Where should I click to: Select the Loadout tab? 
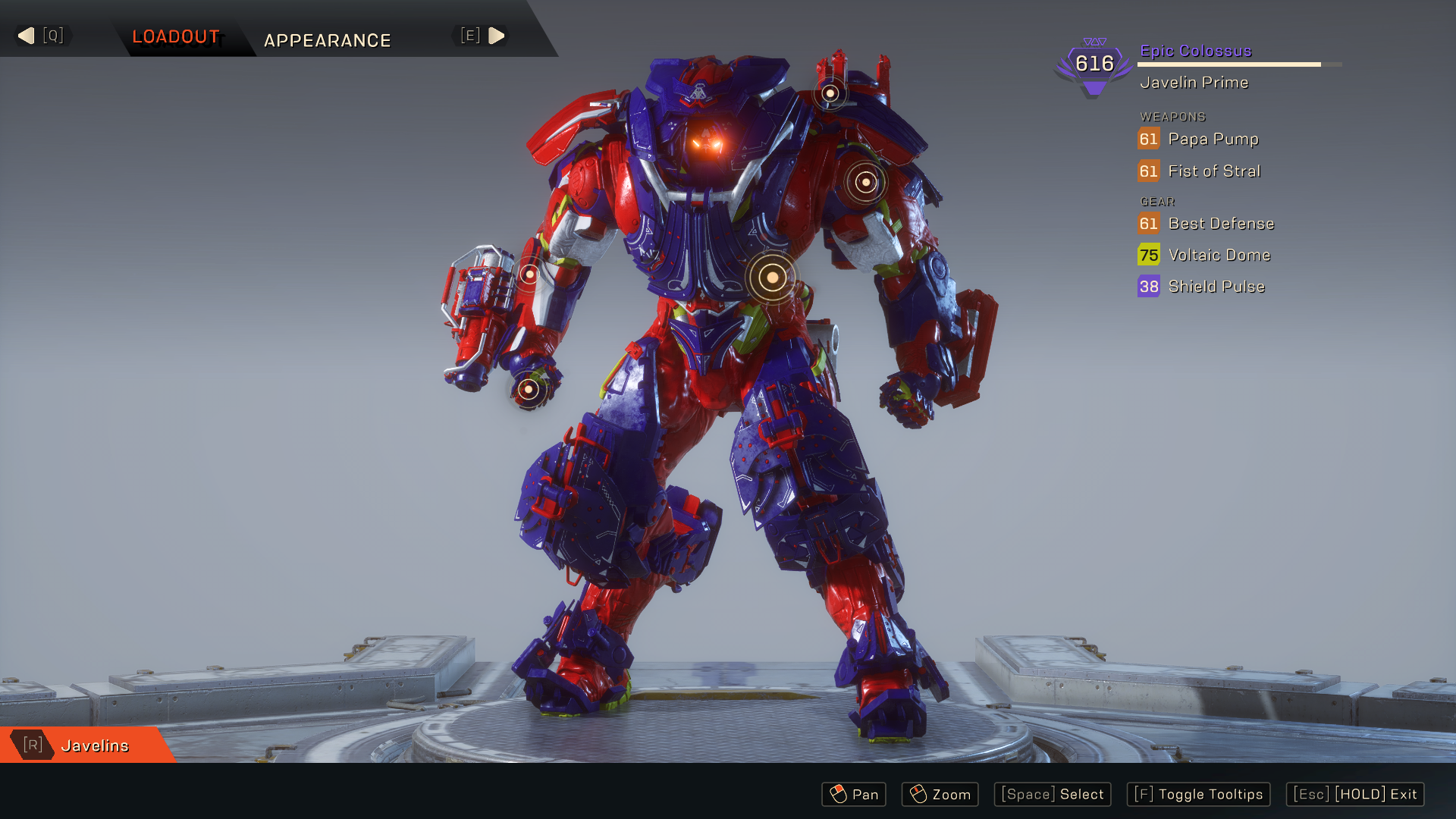[x=176, y=36]
